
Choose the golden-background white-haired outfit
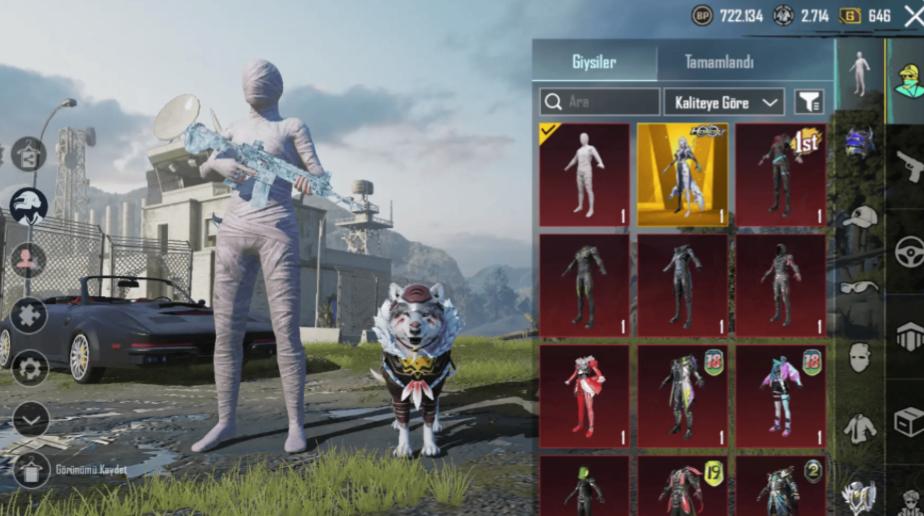pyautogui.click(x=682, y=175)
